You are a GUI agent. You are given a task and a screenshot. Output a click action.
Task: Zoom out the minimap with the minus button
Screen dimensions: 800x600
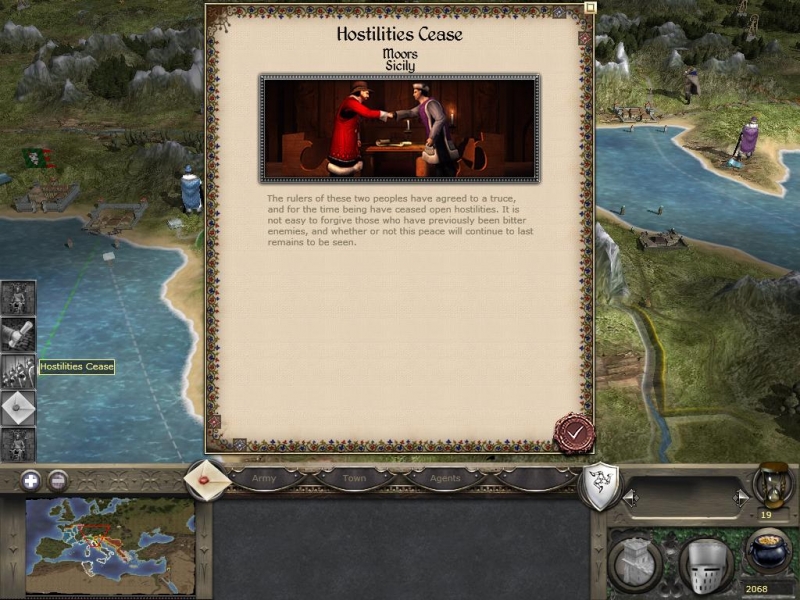pyautogui.click(x=58, y=480)
